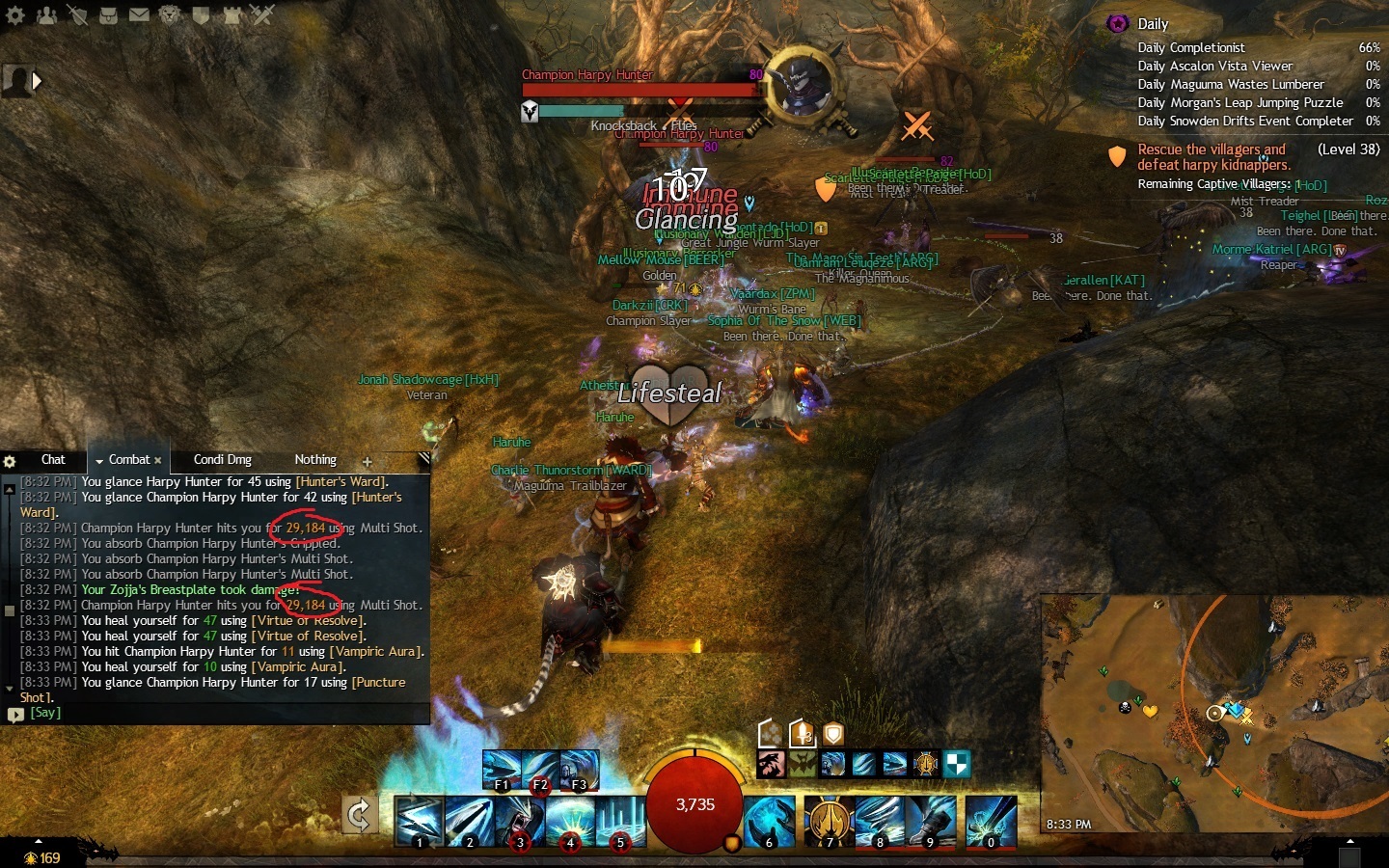
Task: Close the Combat chat tab
Action: tap(158, 461)
